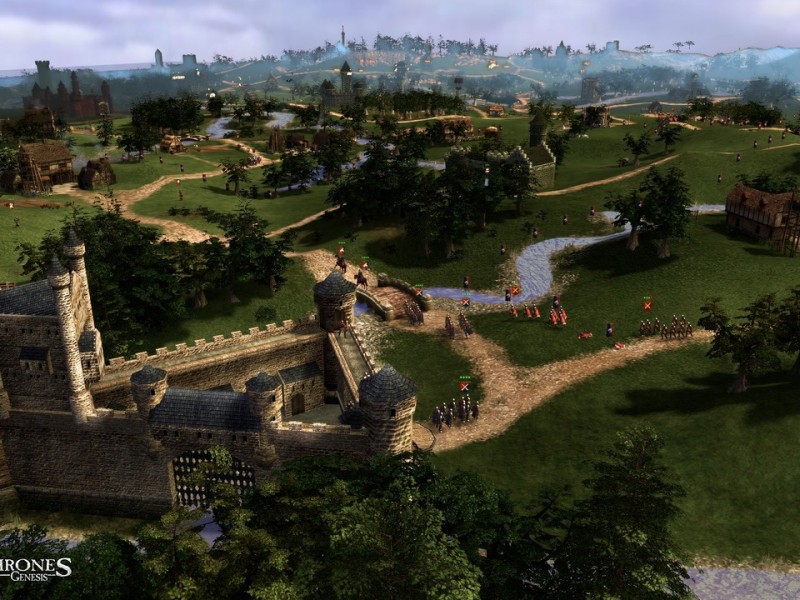Select the squad banner beside the castle tower
This screenshot has height=600, width=800.
[x=464, y=385]
